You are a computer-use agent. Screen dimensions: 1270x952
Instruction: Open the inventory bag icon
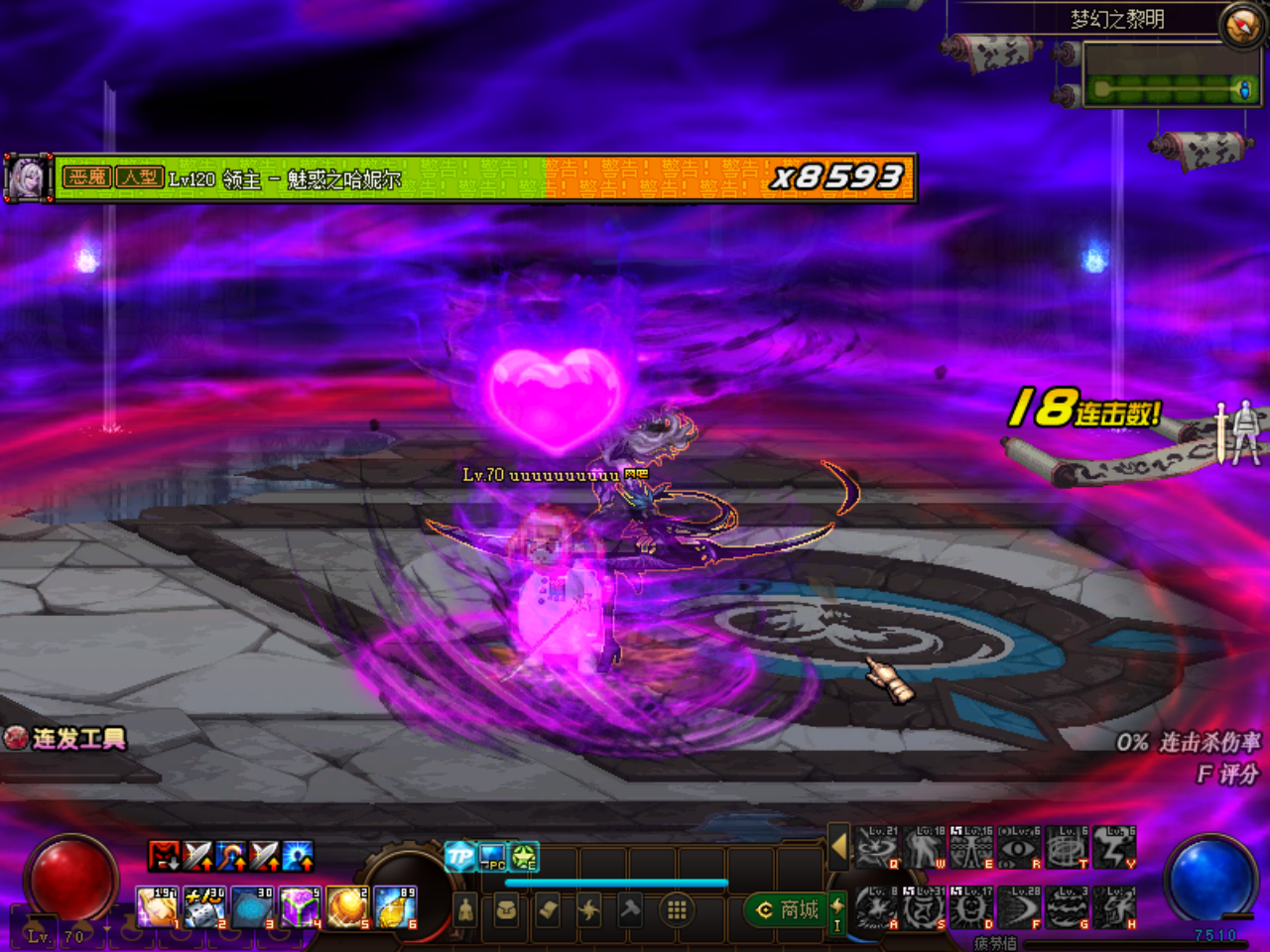(506, 907)
